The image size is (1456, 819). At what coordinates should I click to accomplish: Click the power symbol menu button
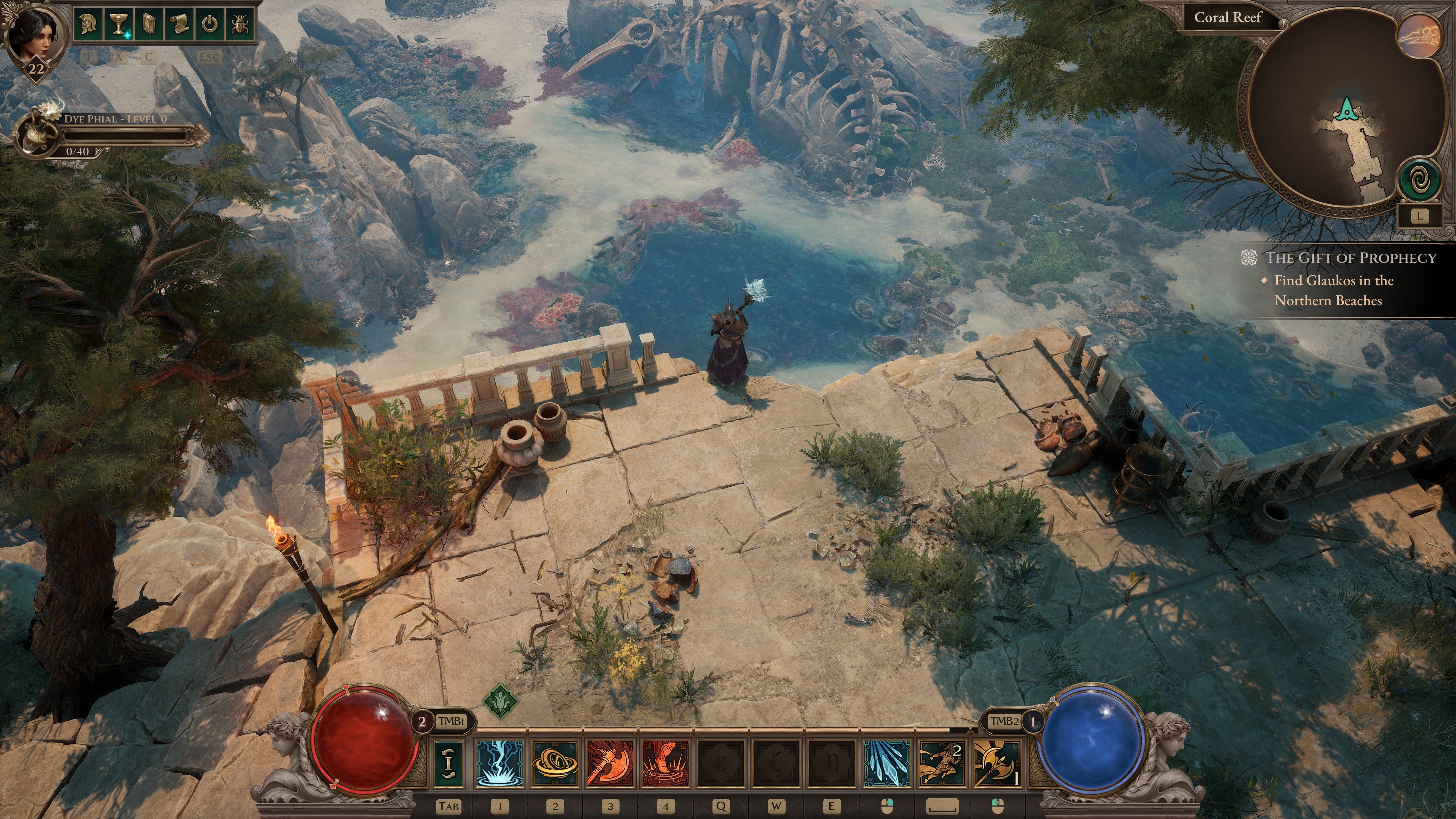pyautogui.click(x=210, y=25)
